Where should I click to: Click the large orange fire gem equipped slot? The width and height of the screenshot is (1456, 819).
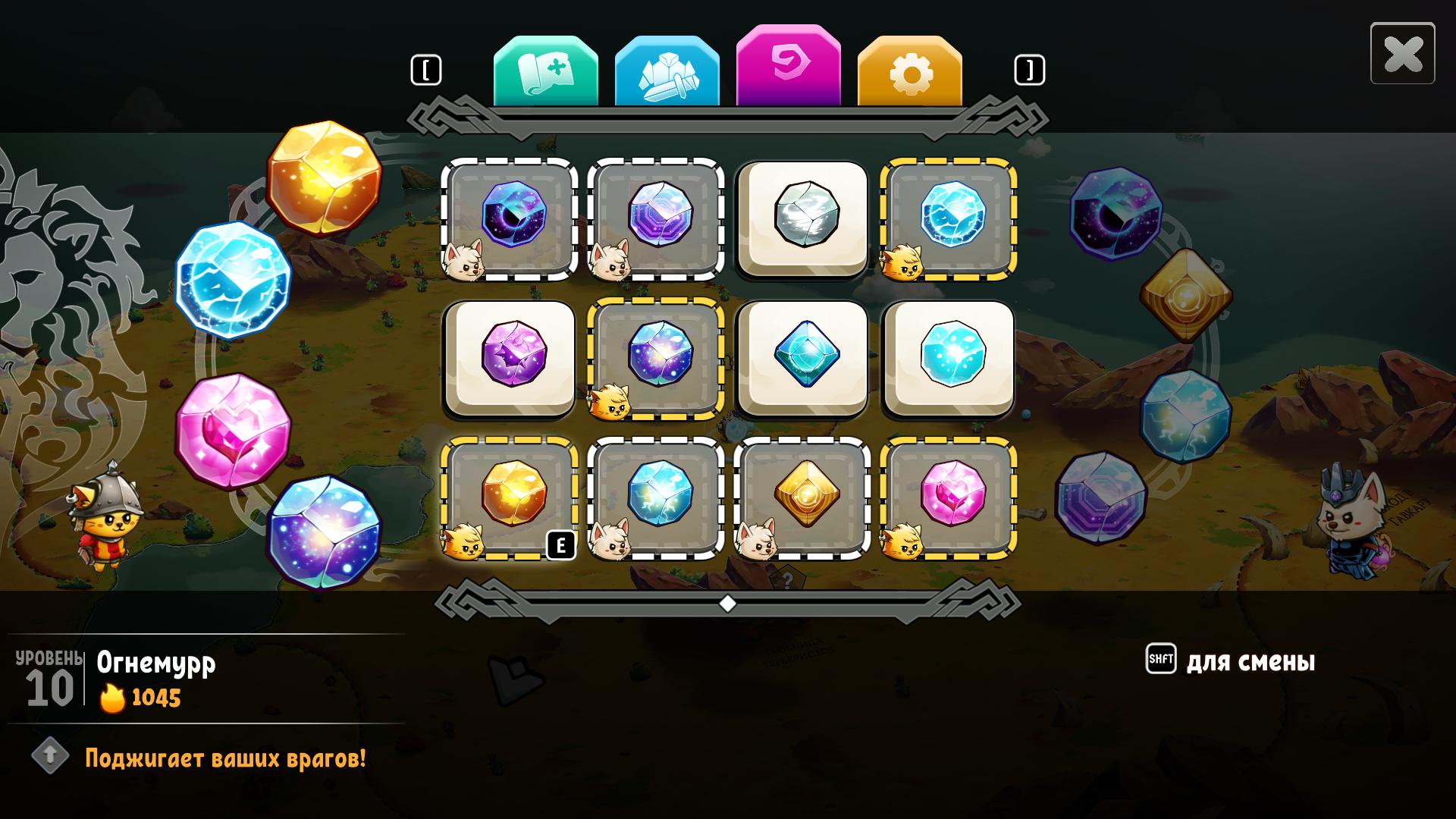pyautogui.click(x=324, y=179)
